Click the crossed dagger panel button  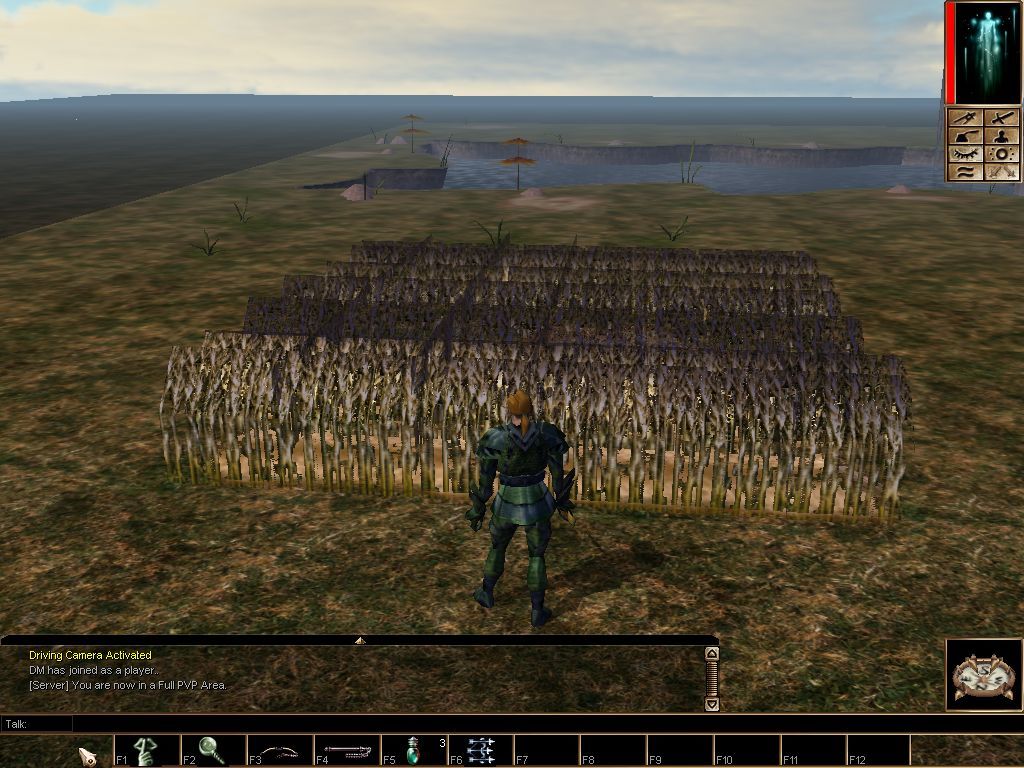click(964, 118)
